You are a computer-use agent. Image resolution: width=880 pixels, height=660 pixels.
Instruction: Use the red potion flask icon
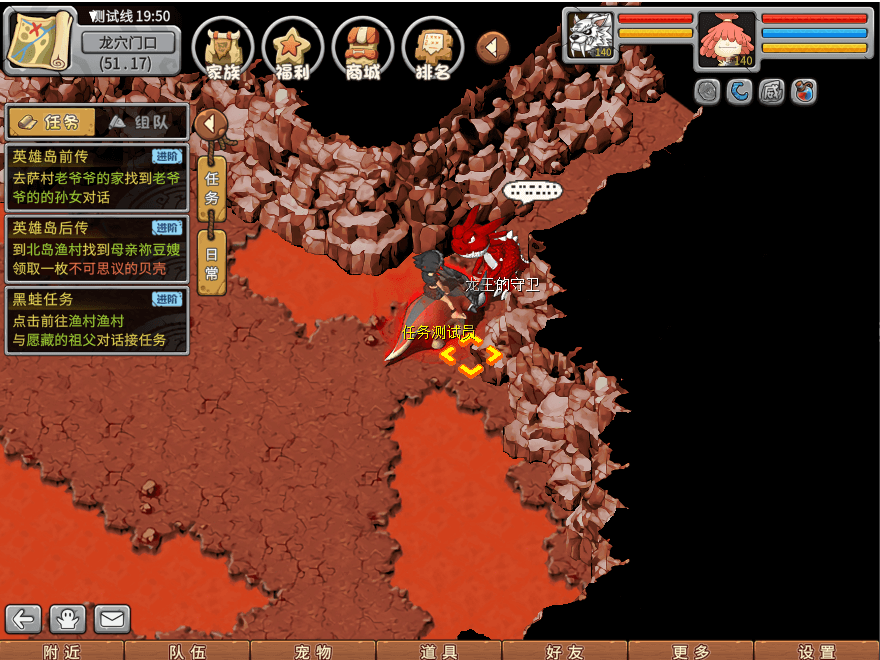[x=803, y=92]
